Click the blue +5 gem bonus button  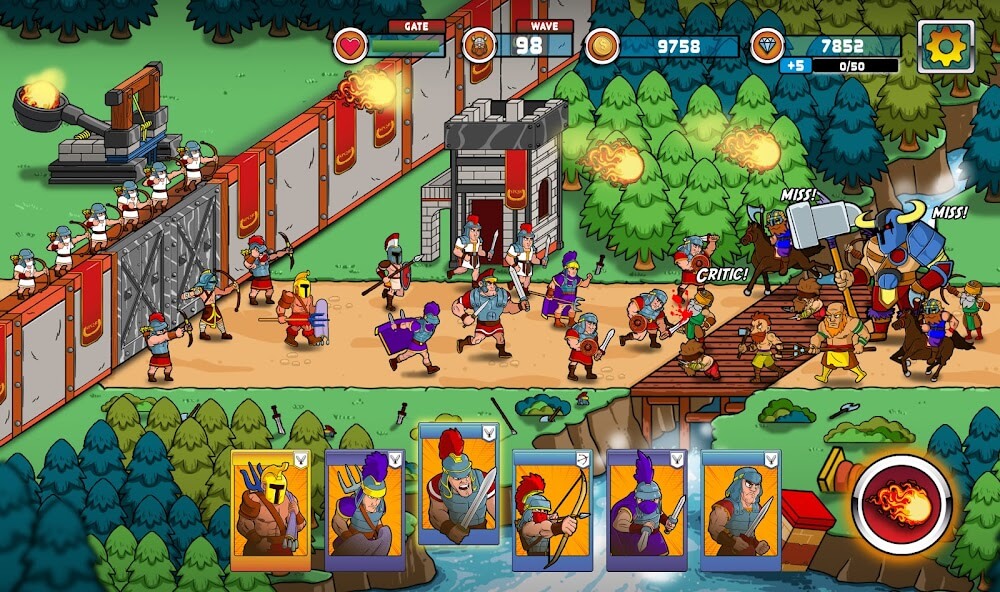click(795, 66)
